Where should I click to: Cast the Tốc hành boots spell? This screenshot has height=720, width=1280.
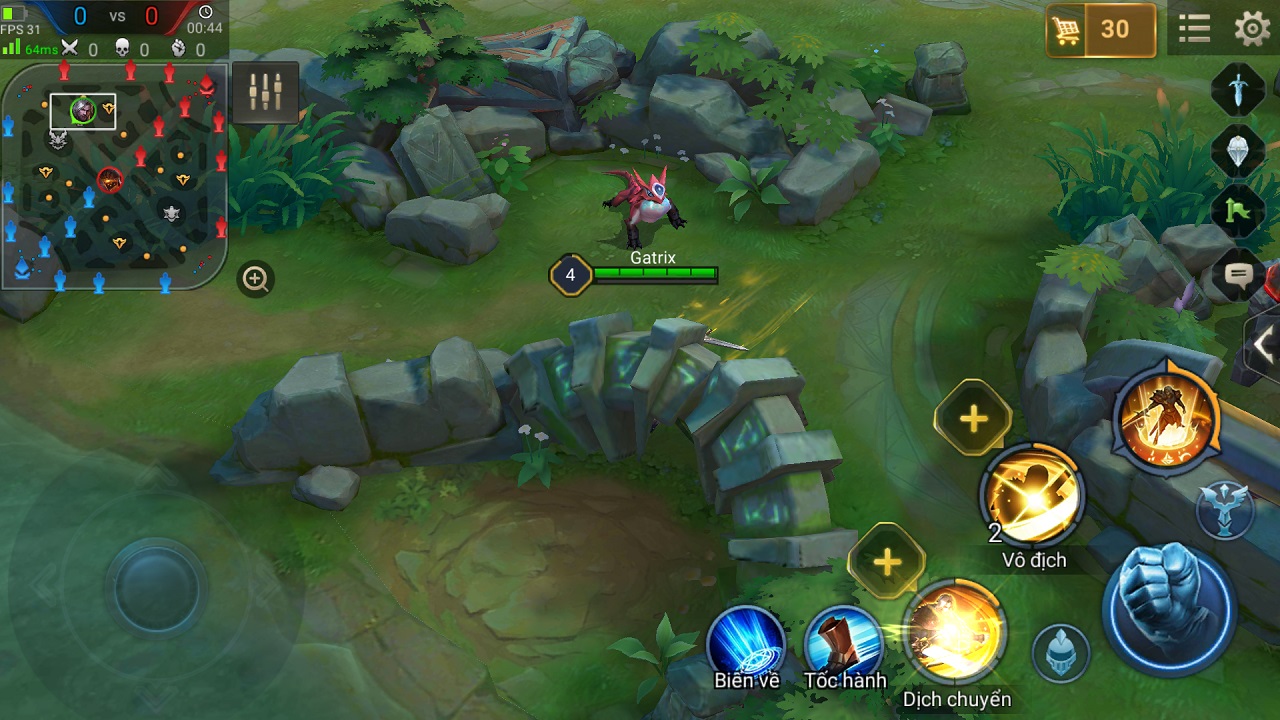click(x=844, y=642)
